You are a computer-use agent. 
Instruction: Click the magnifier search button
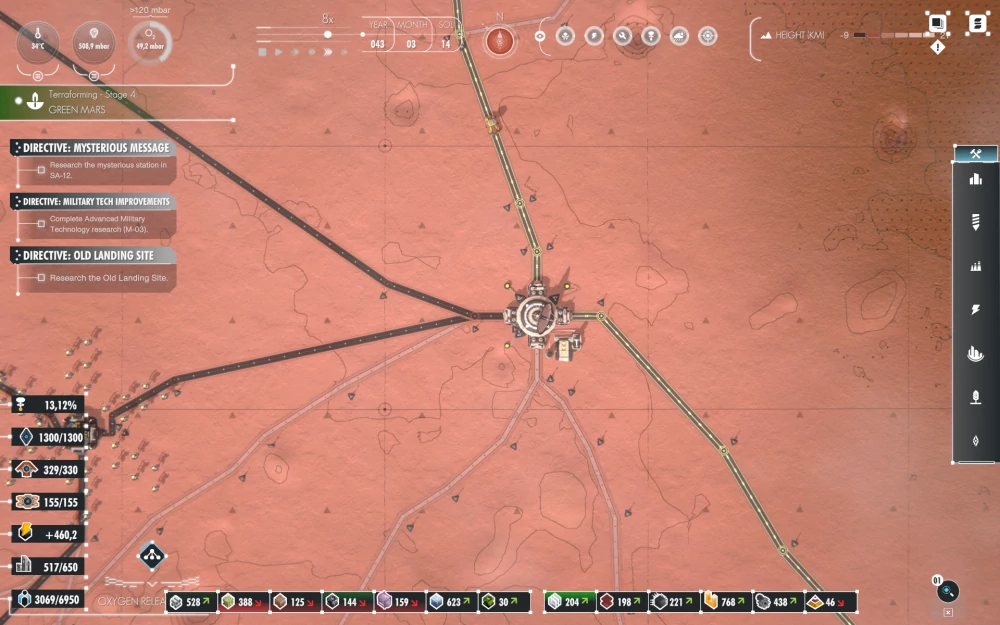pos(947,591)
